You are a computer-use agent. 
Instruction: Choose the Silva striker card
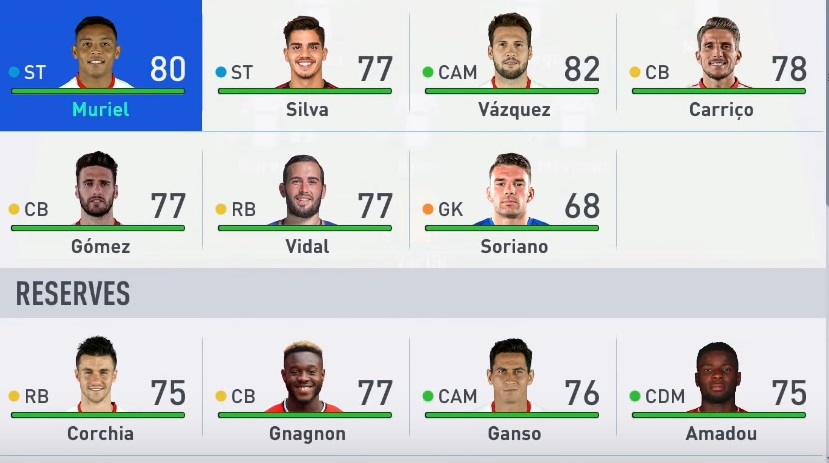tap(306, 66)
